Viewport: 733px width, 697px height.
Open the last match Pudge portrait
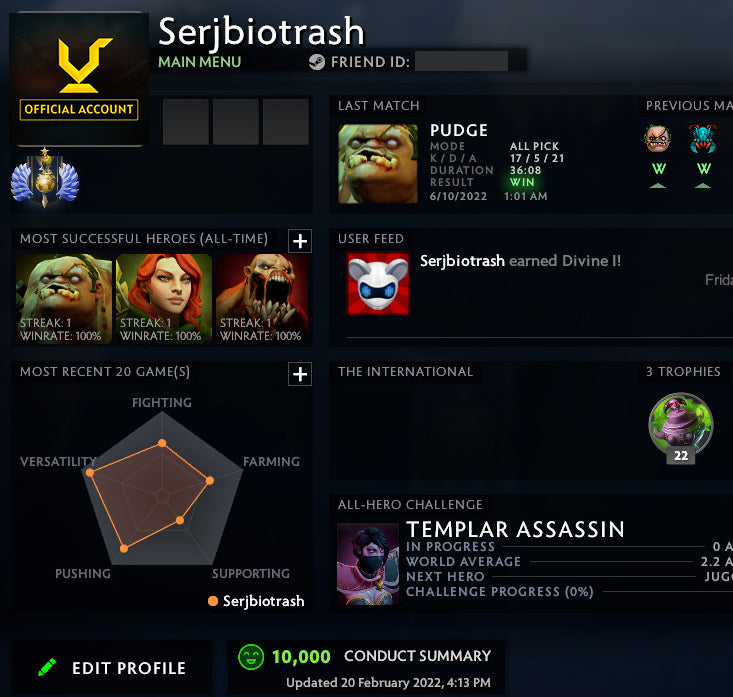(378, 163)
